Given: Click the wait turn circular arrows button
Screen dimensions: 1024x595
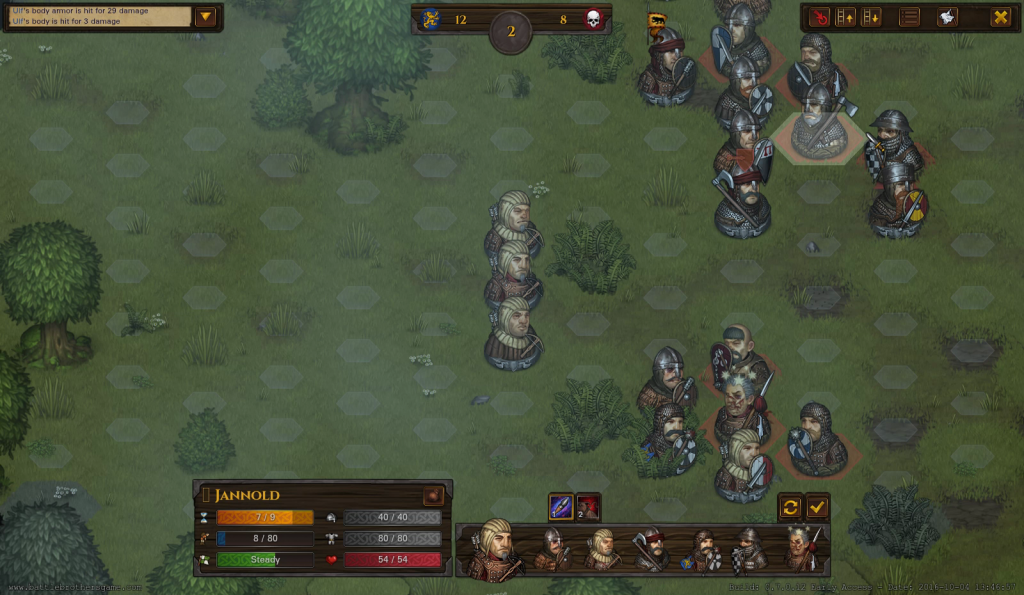Looking at the screenshot, I should 790,507.
